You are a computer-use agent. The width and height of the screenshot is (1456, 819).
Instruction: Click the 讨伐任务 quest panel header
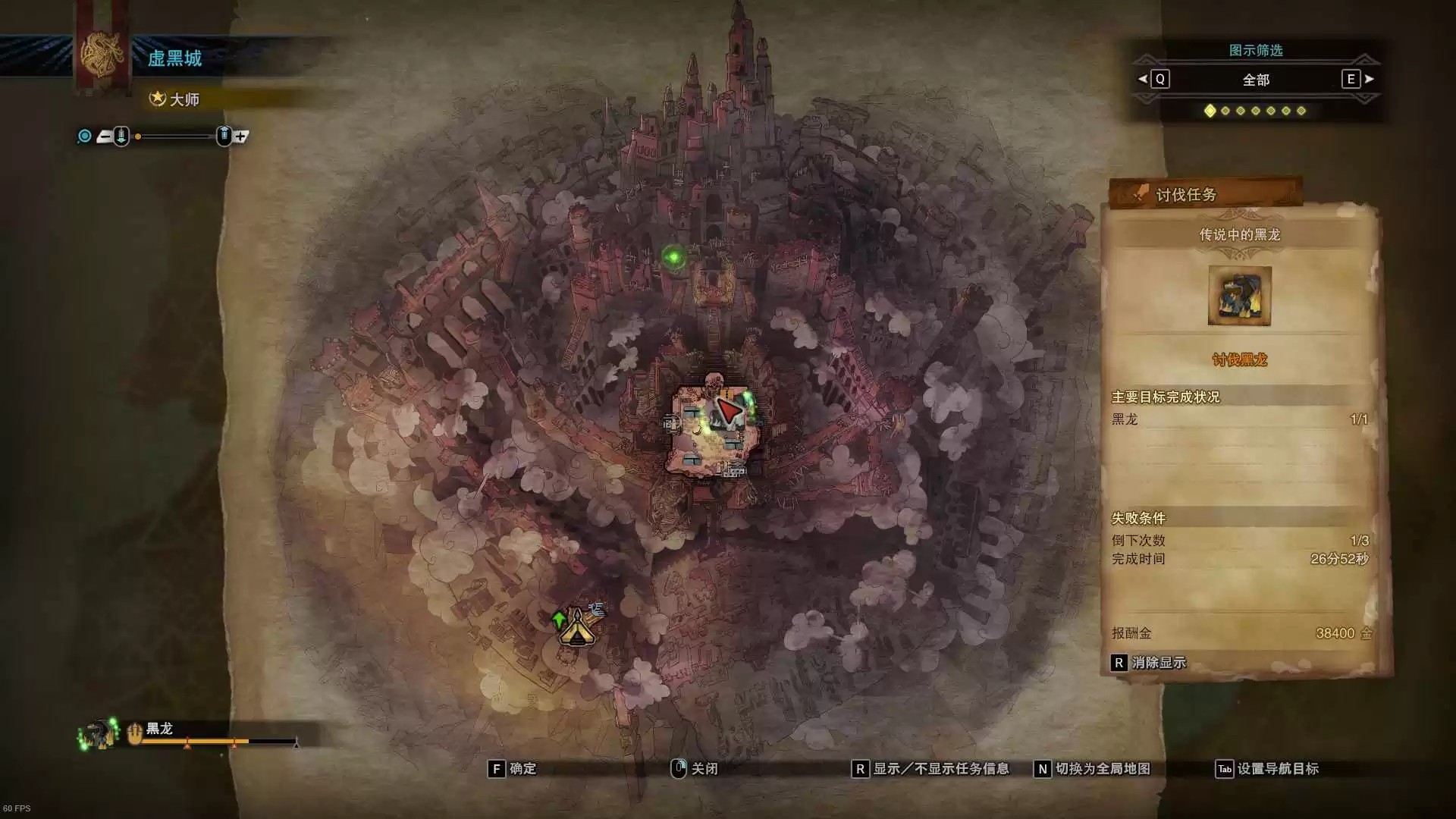1206,194
